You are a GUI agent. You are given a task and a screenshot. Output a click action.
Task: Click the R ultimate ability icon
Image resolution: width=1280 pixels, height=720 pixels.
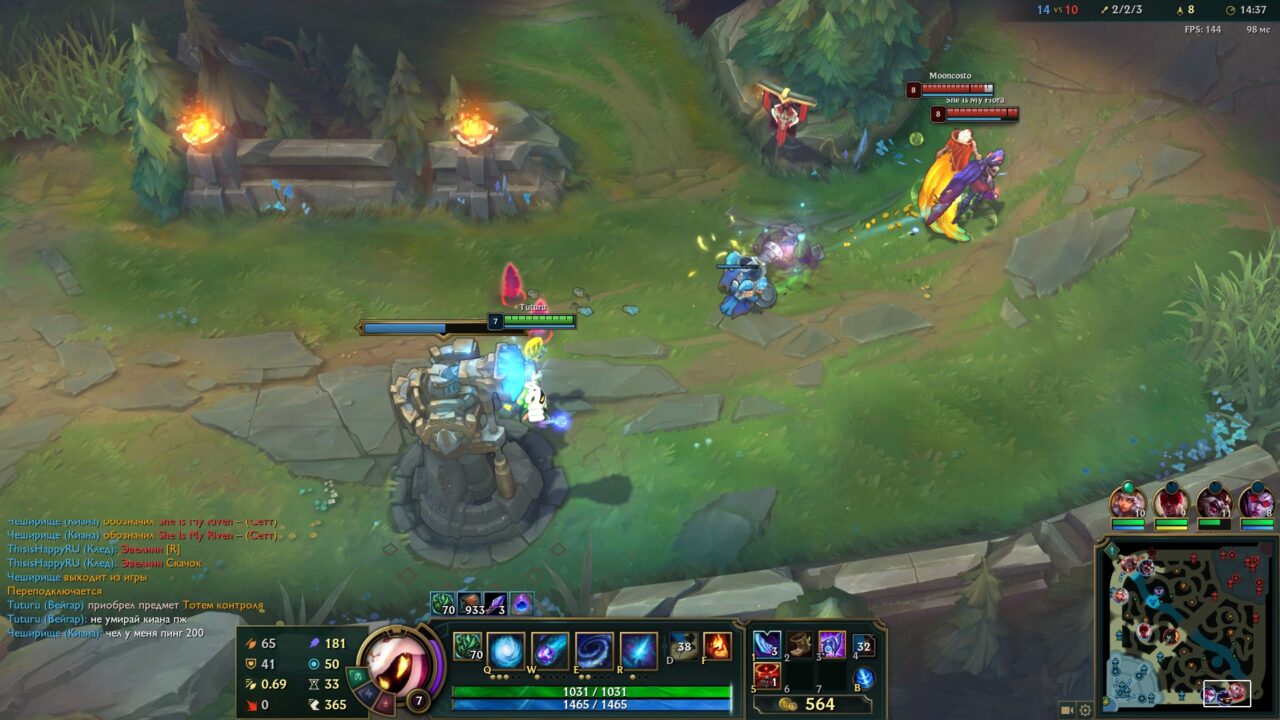pyautogui.click(x=640, y=649)
